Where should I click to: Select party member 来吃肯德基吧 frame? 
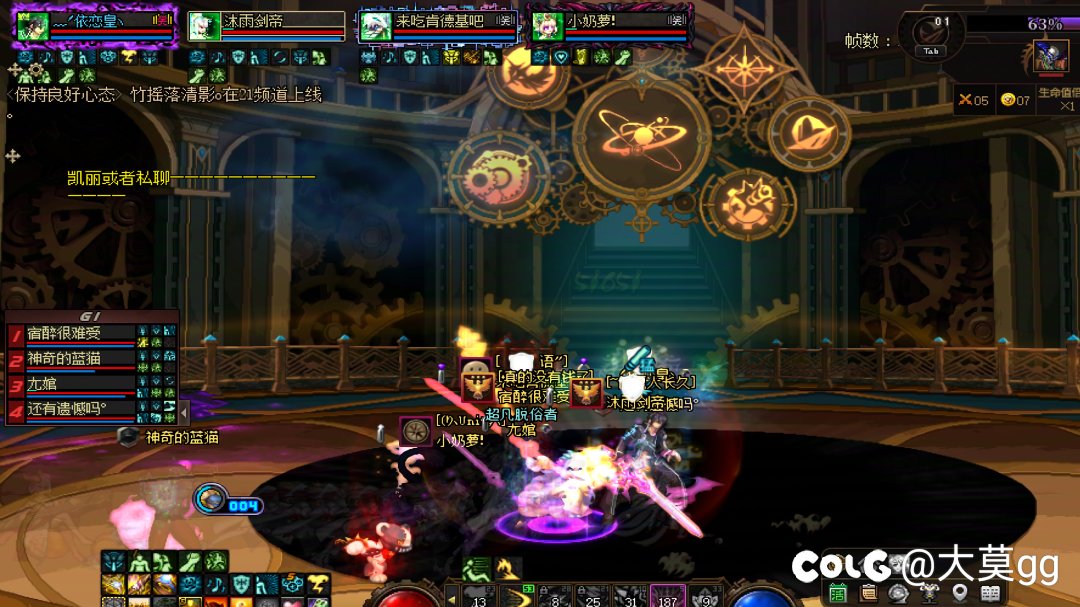coord(438,25)
